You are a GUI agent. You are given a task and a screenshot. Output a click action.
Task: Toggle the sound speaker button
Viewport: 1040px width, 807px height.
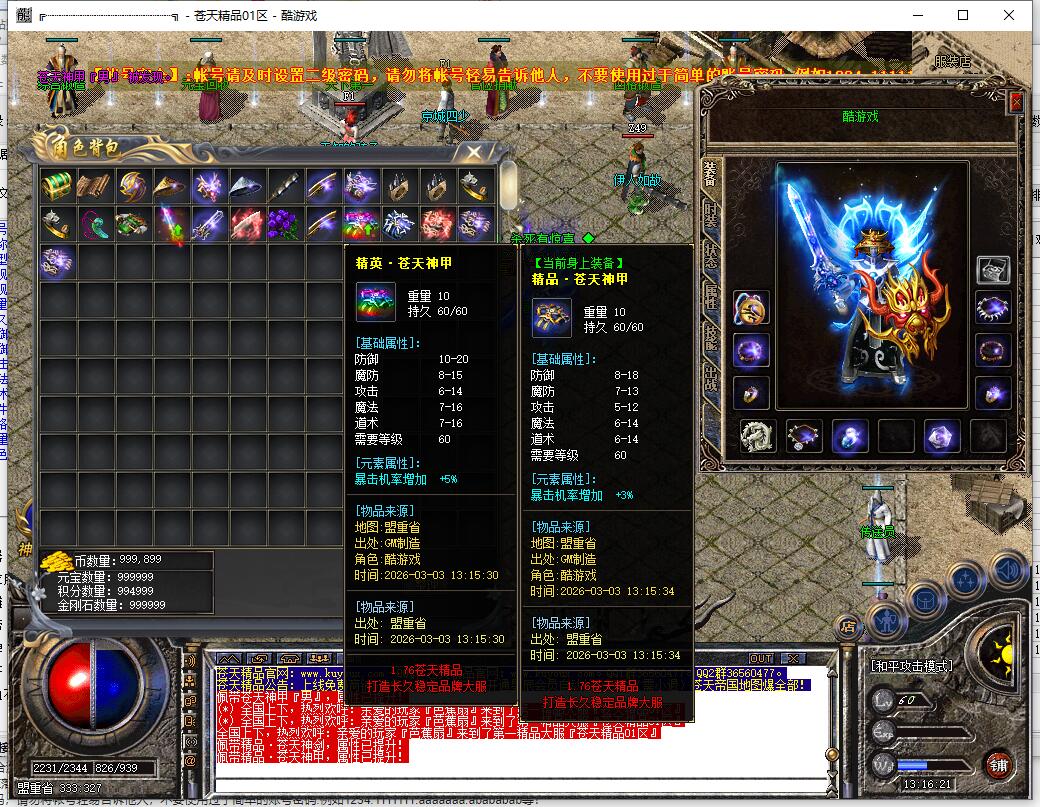coord(1009,570)
